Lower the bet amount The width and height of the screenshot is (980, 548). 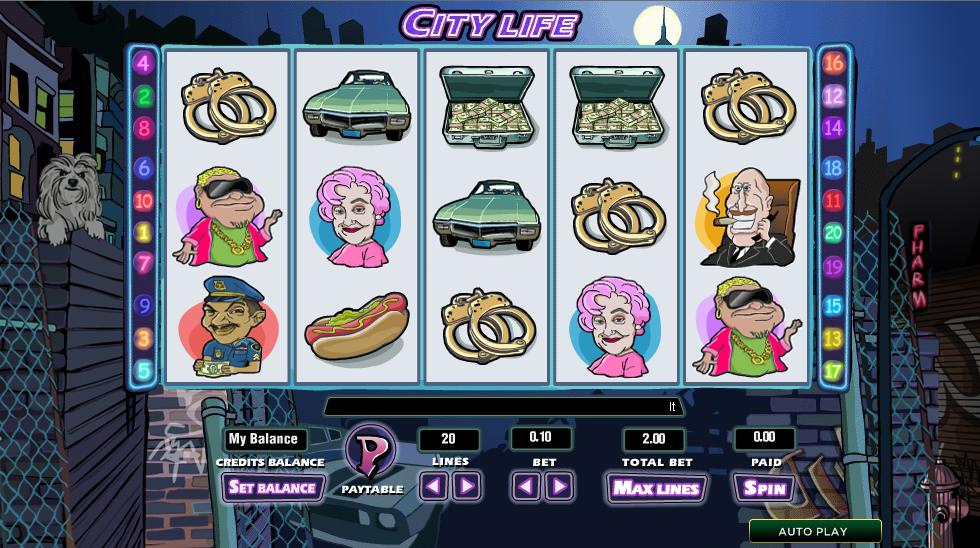pos(526,487)
